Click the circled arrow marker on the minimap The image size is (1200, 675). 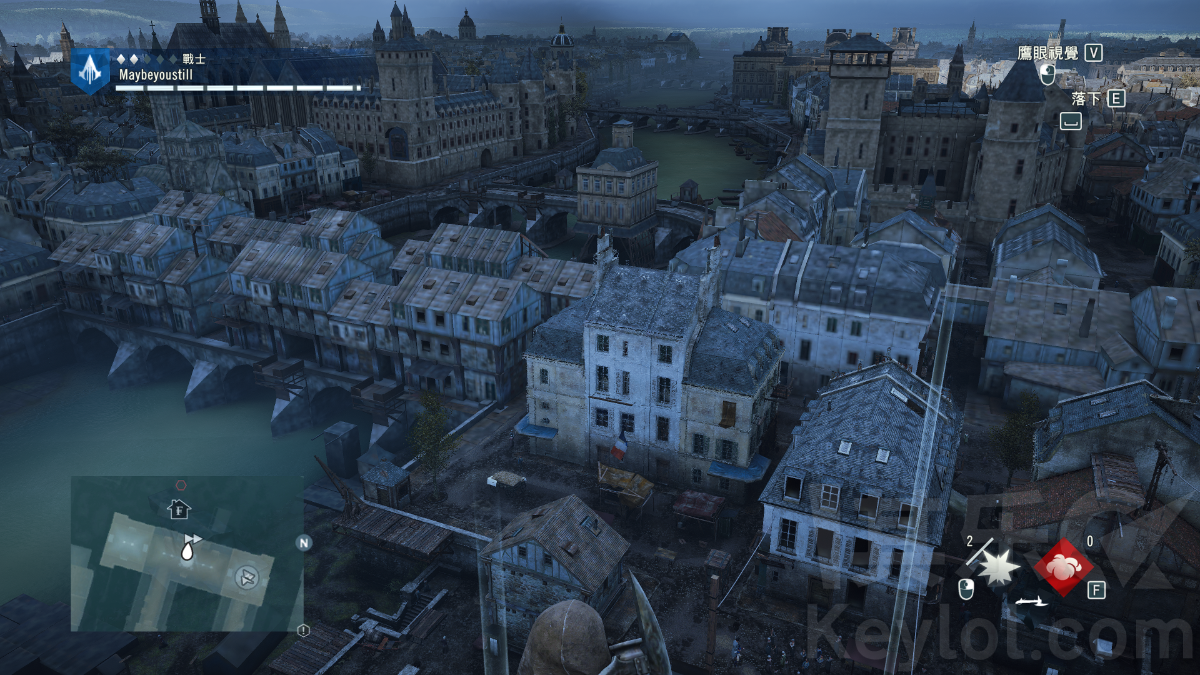pos(246,575)
